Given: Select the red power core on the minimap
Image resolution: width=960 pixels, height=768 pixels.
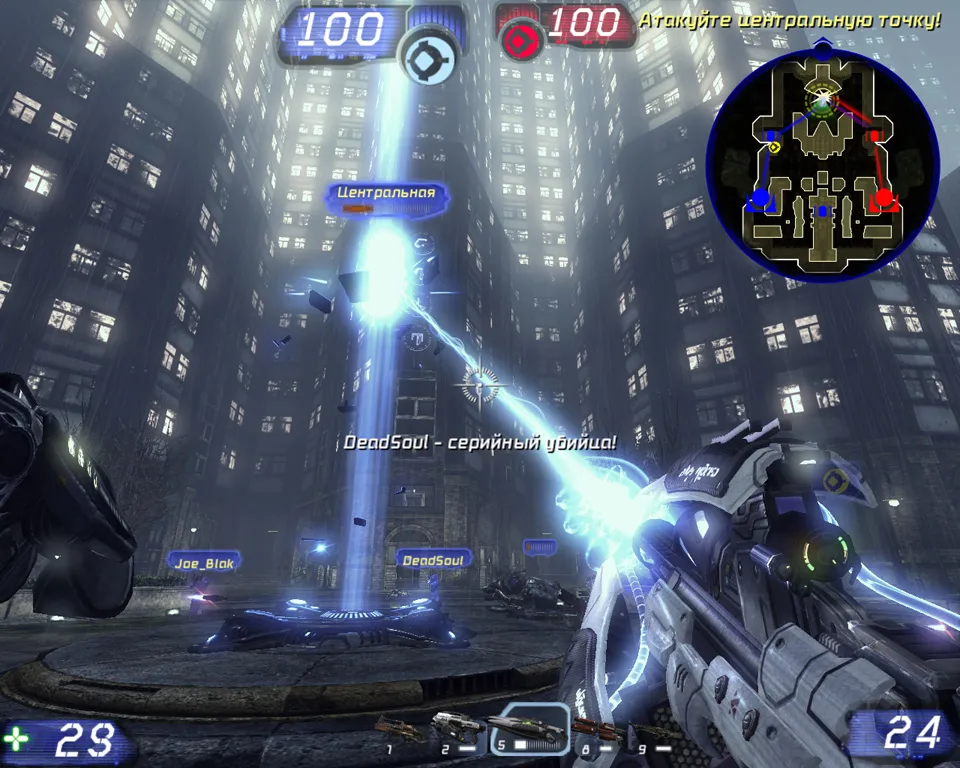Looking at the screenshot, I should 884,198.
